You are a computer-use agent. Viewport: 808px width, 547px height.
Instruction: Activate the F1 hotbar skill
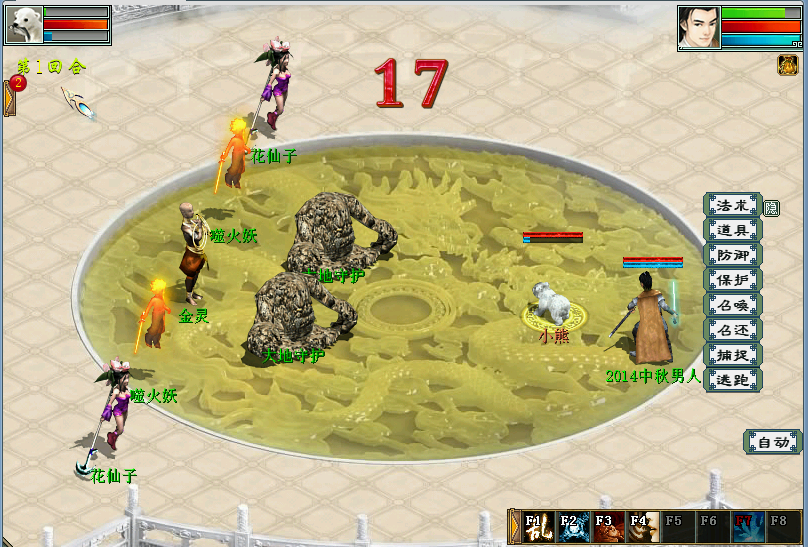(537, 527)
